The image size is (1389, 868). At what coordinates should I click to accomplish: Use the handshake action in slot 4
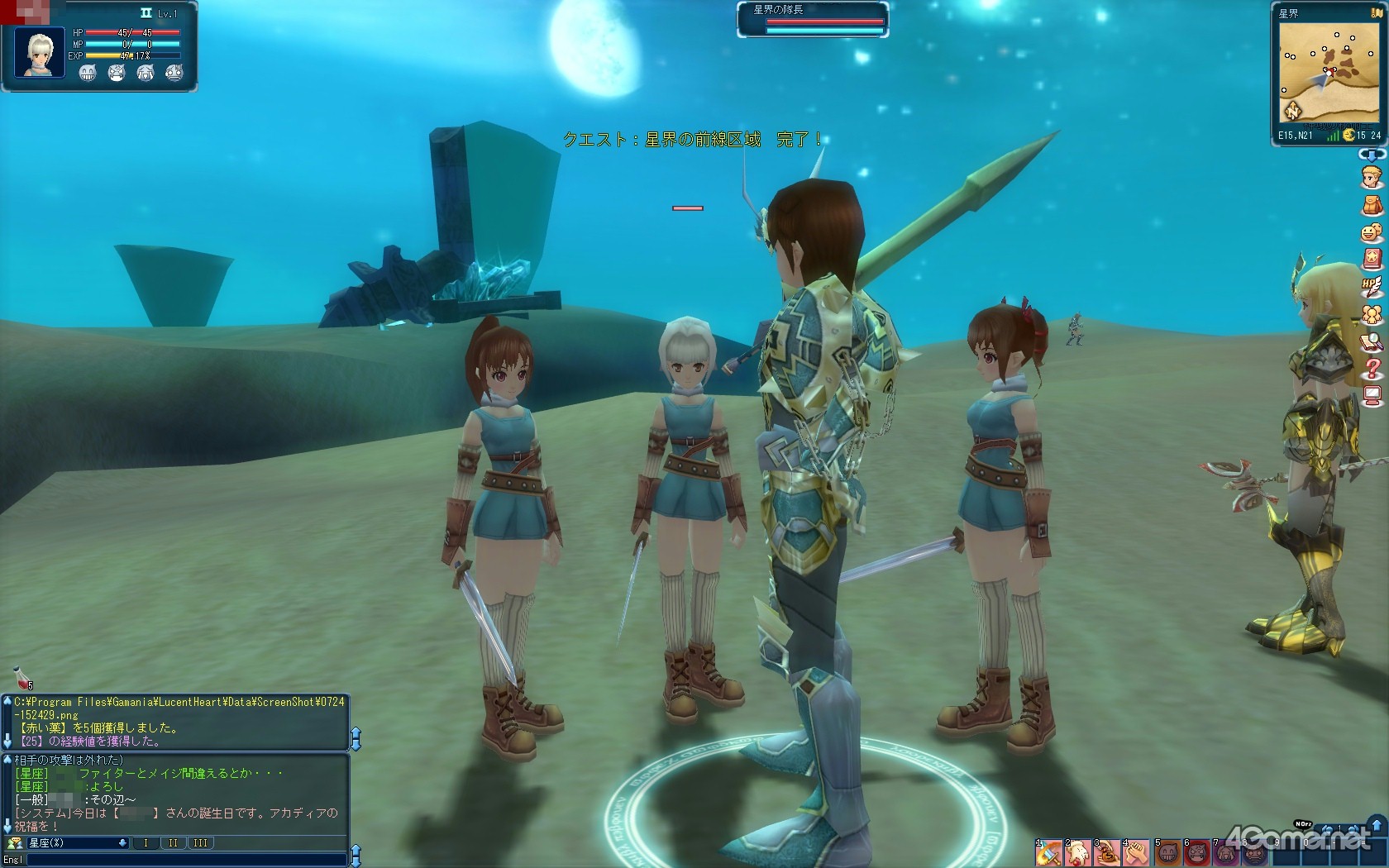click(1136, 854)
